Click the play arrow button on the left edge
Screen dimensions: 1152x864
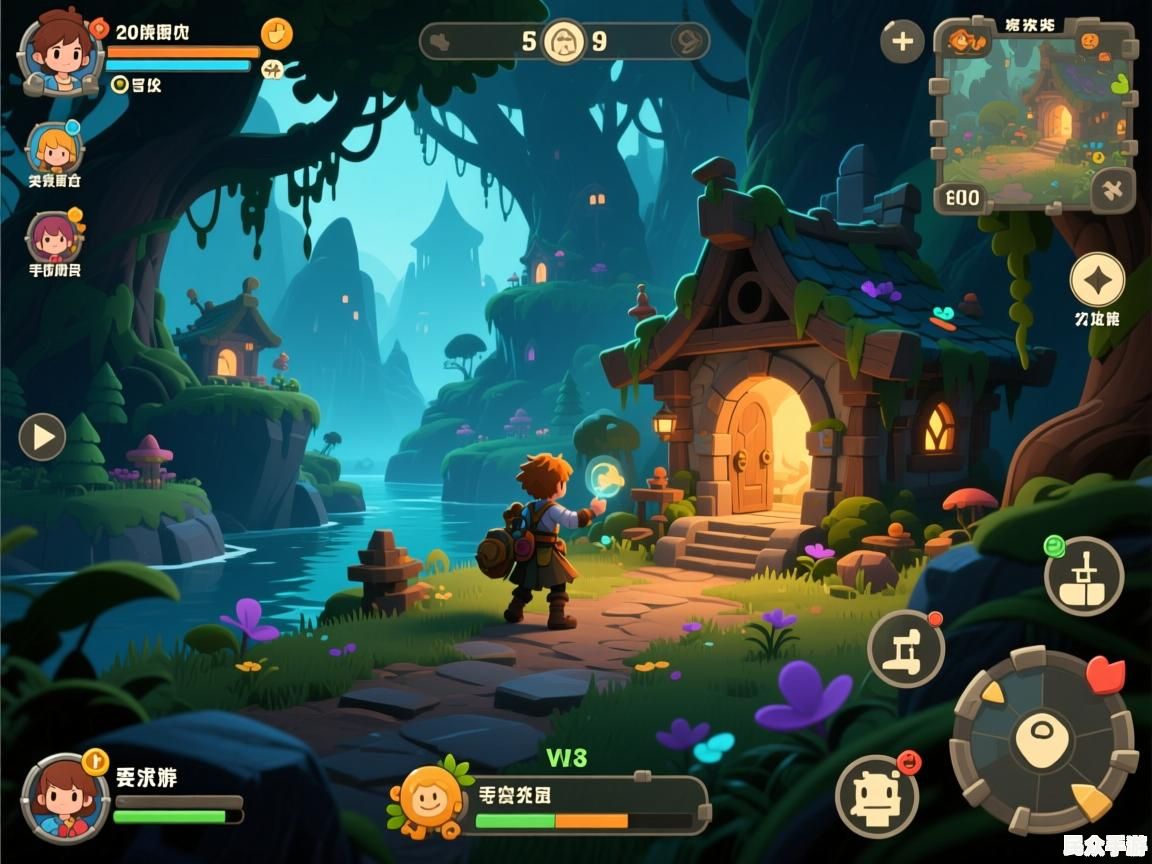coord(42,437)
